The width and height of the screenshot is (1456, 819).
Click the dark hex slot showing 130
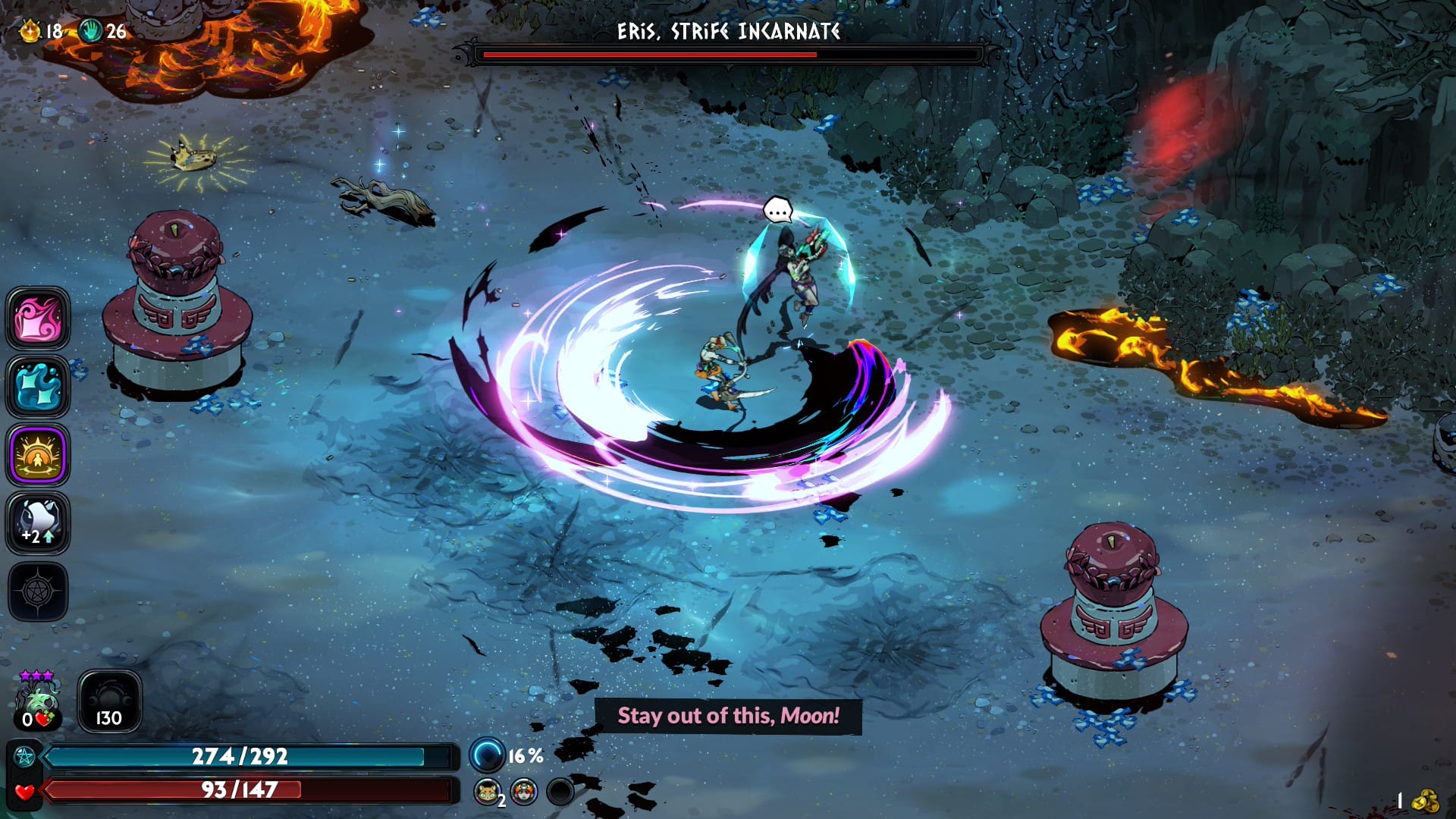[109, 701]
